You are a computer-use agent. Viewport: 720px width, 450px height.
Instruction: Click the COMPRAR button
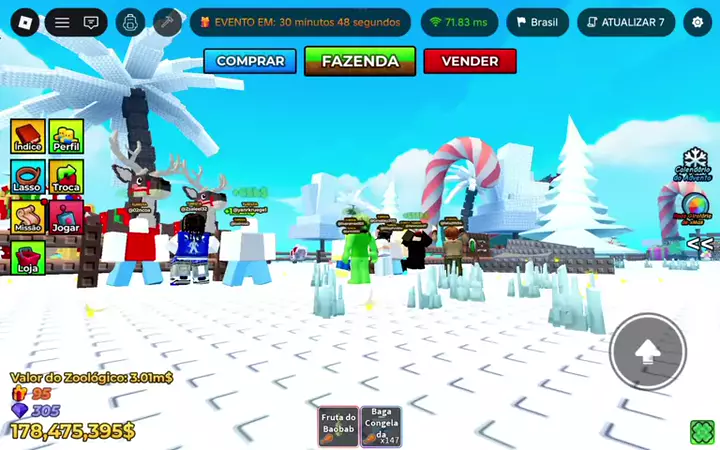(x=250, y=61)
